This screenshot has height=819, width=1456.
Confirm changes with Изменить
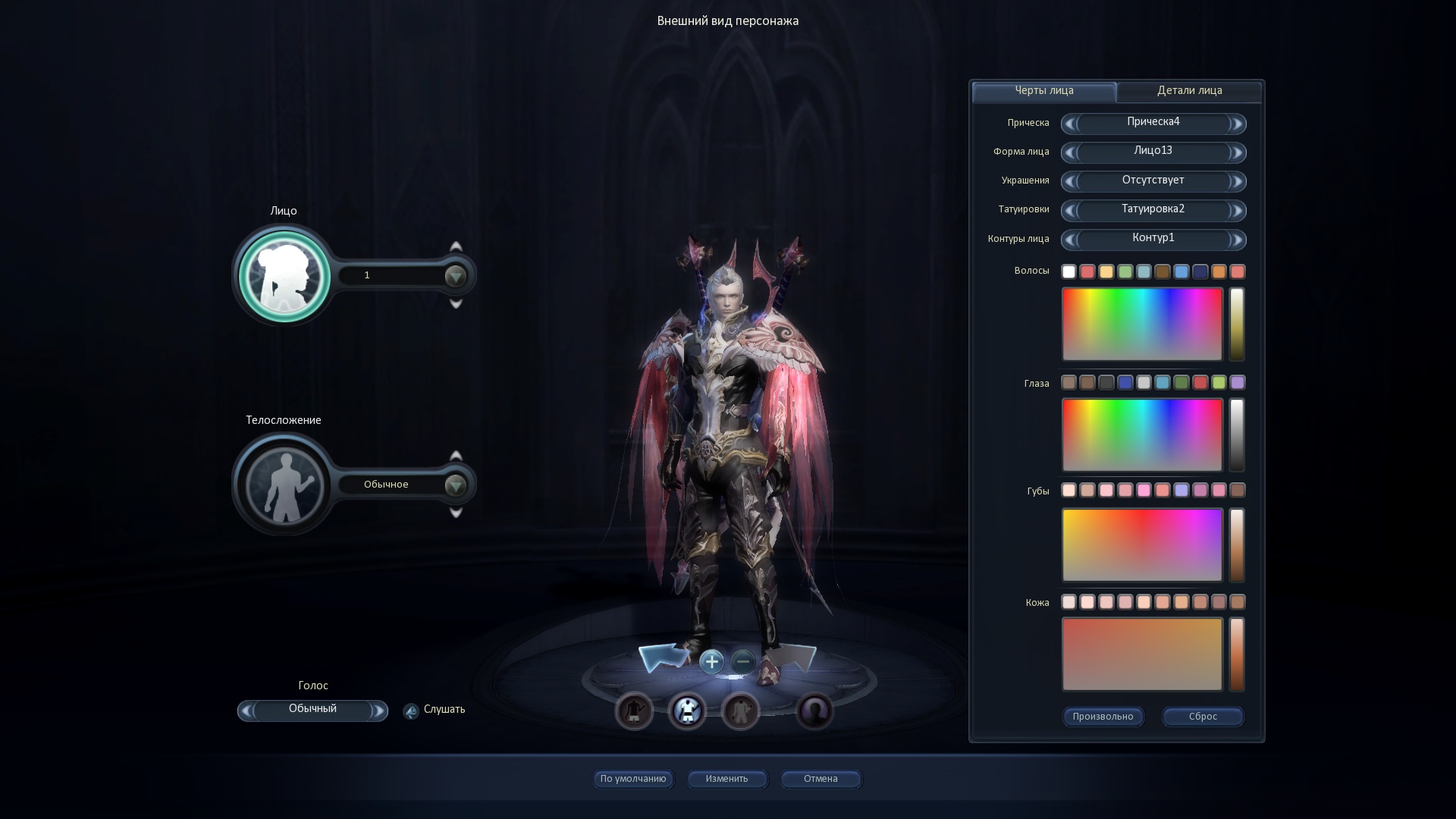726,779
